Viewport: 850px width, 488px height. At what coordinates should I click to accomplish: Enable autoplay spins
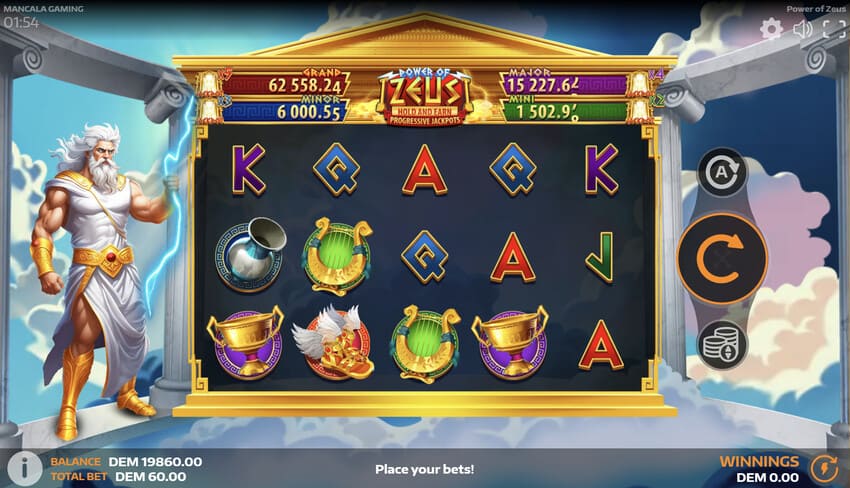click(x=722, y=172)
